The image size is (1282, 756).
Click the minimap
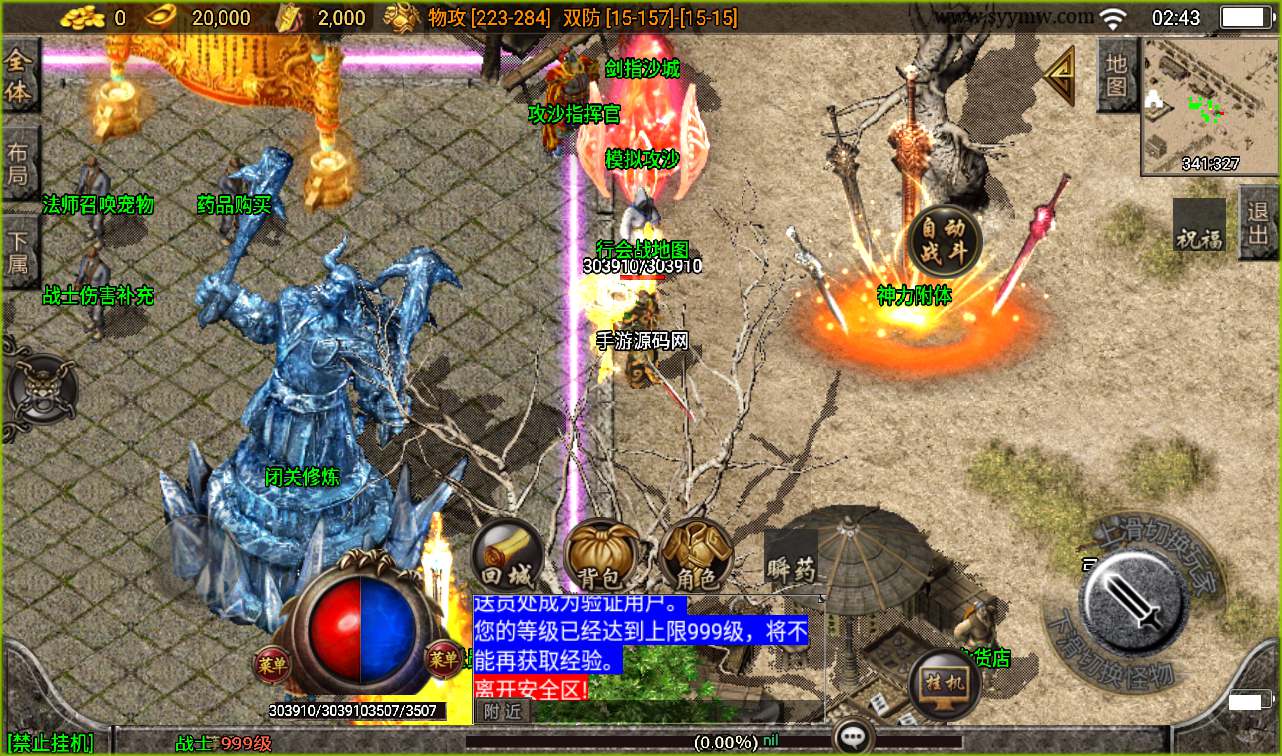[1210, 106]
